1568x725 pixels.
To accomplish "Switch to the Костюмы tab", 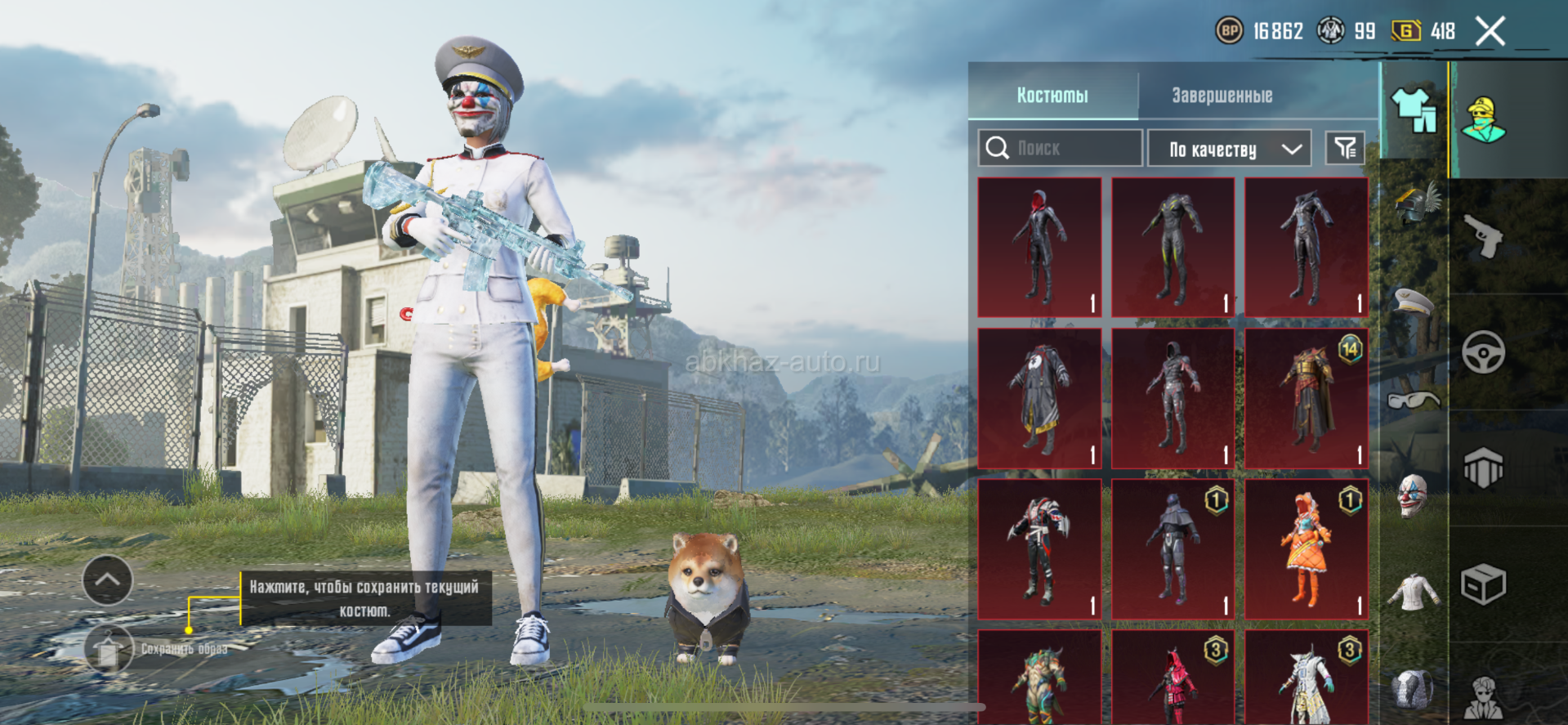I will [1052, 95].
